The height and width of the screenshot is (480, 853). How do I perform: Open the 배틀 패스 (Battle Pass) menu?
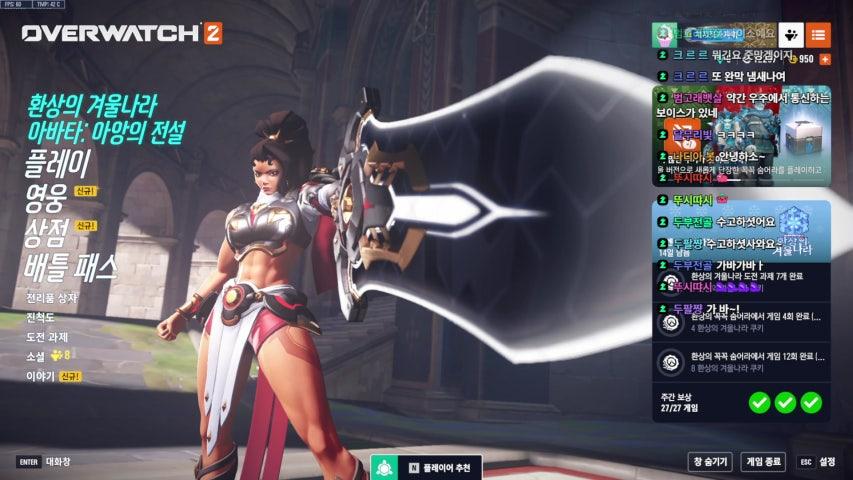(70, 266)
